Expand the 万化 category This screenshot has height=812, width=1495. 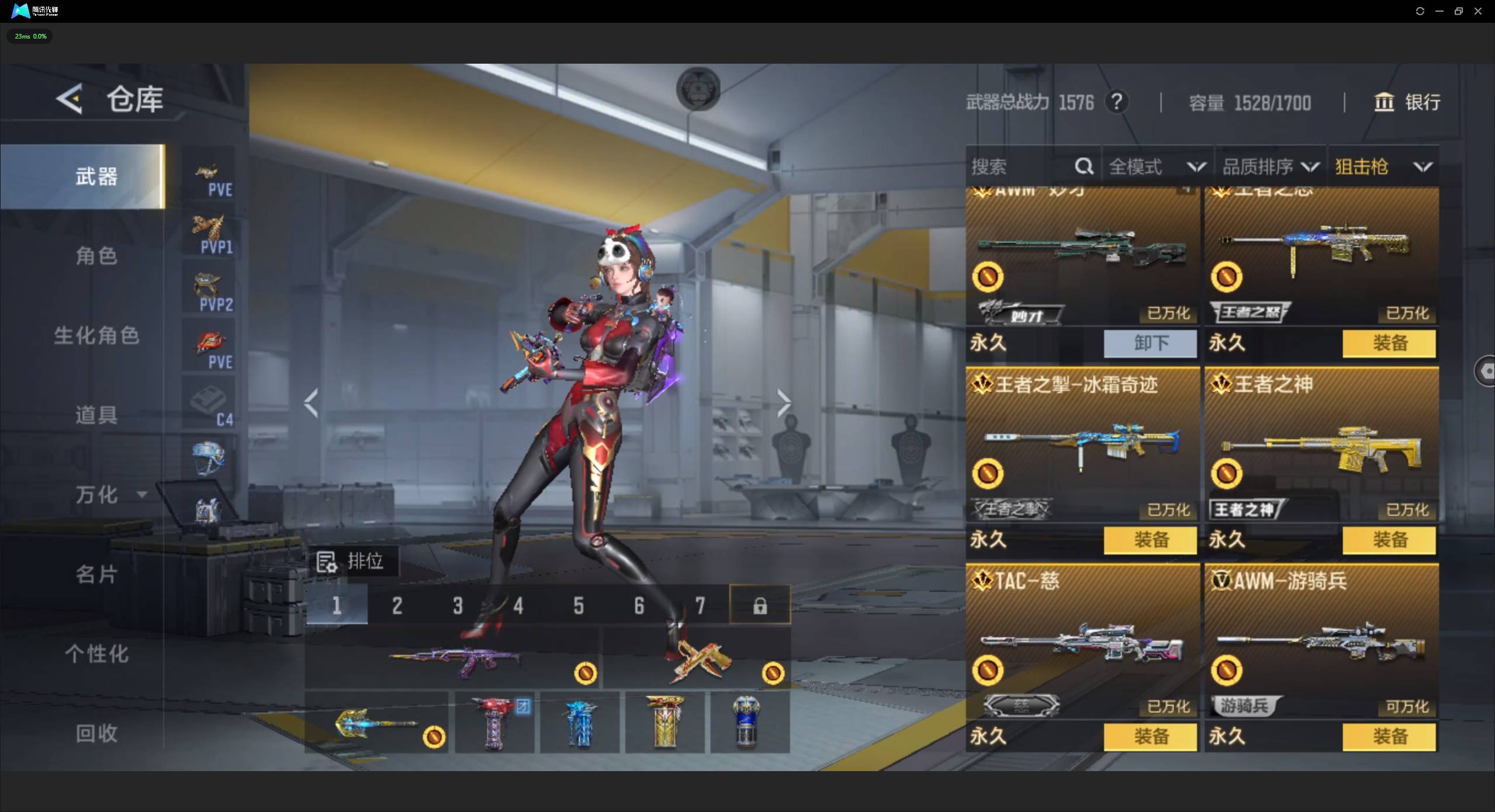tap(108, 495)
